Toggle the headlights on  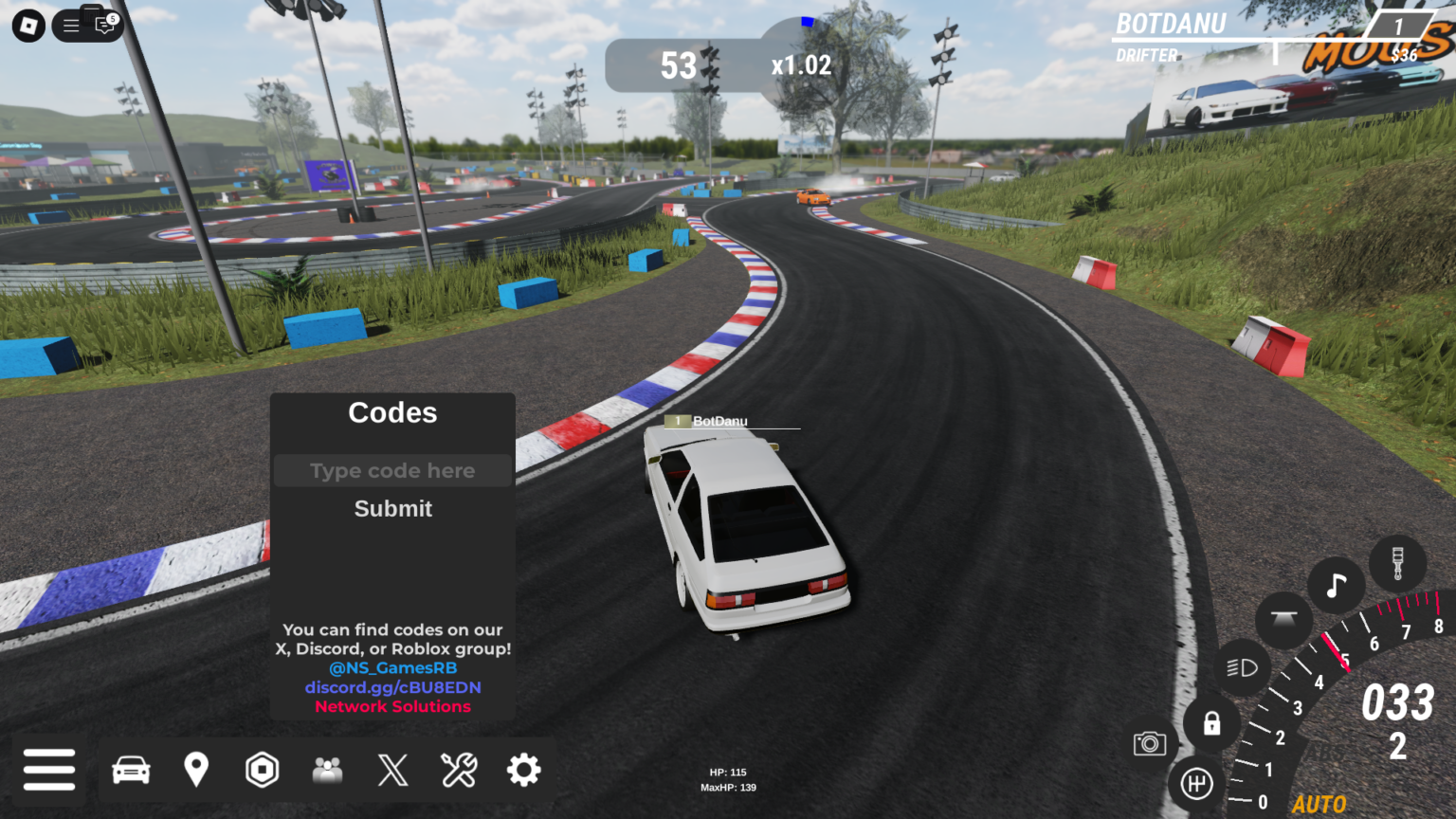1242,667
